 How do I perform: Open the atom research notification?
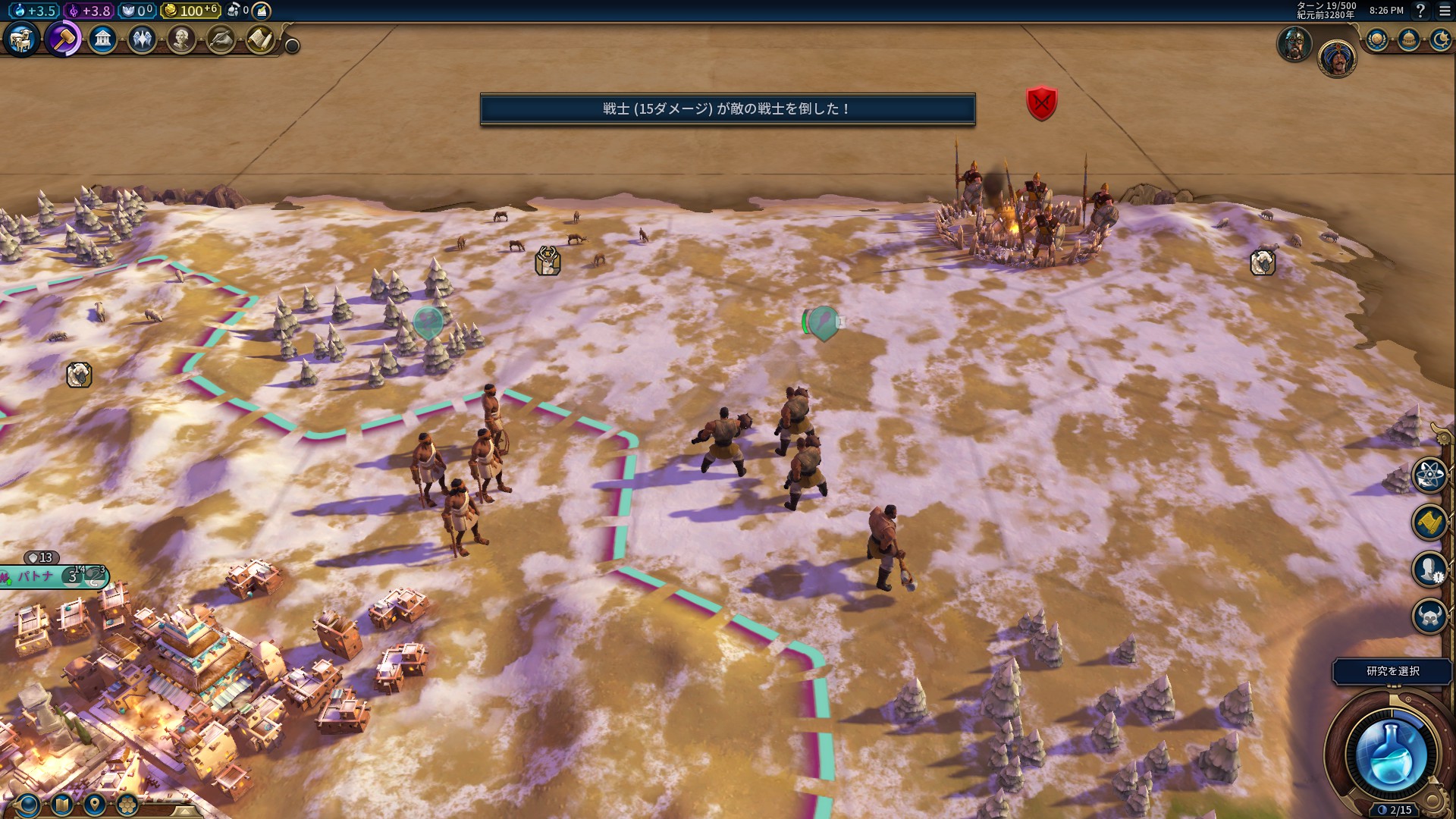pyautogui.click(x=1429, y=475)
